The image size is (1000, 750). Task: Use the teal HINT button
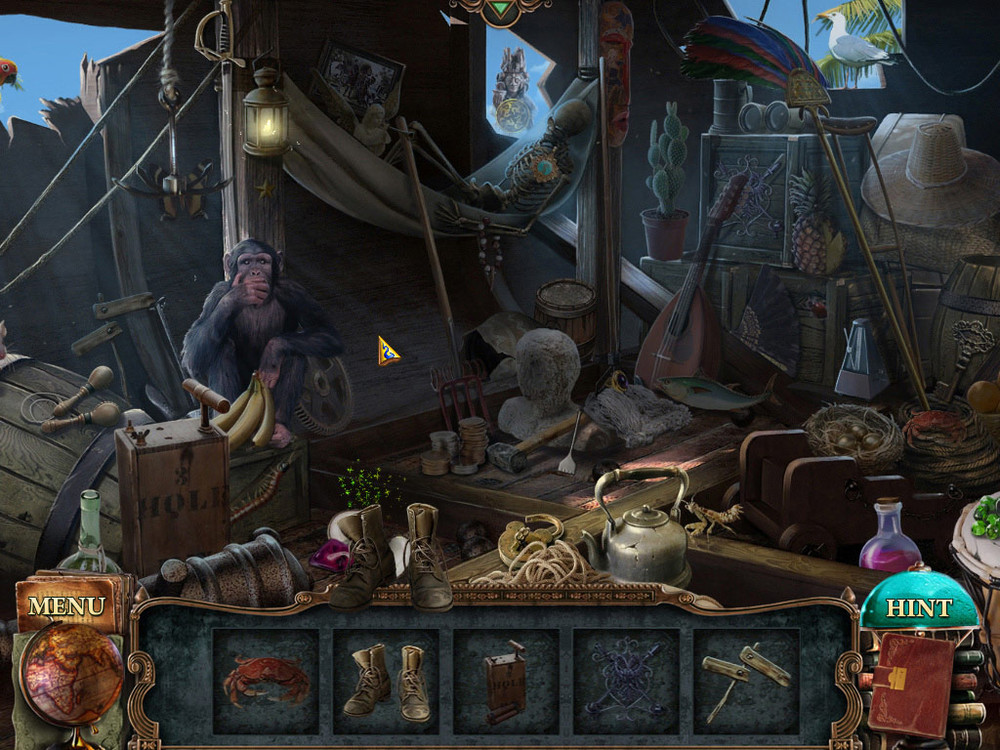(x=918, y=607)
